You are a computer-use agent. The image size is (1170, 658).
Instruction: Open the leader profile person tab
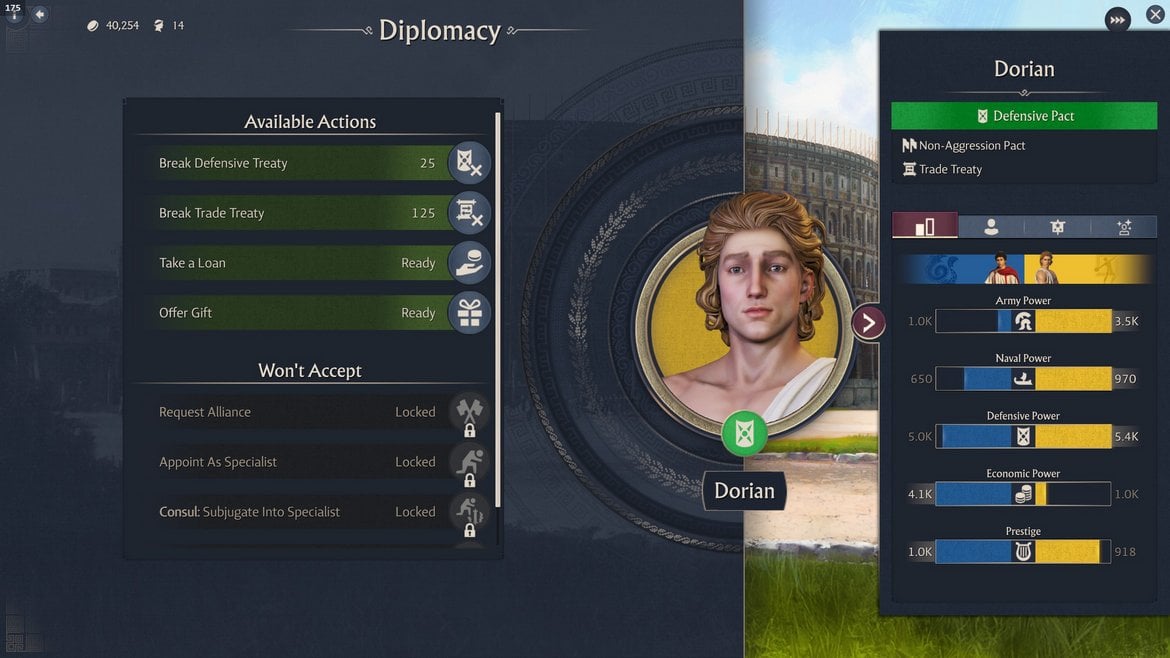pos(991,226)
